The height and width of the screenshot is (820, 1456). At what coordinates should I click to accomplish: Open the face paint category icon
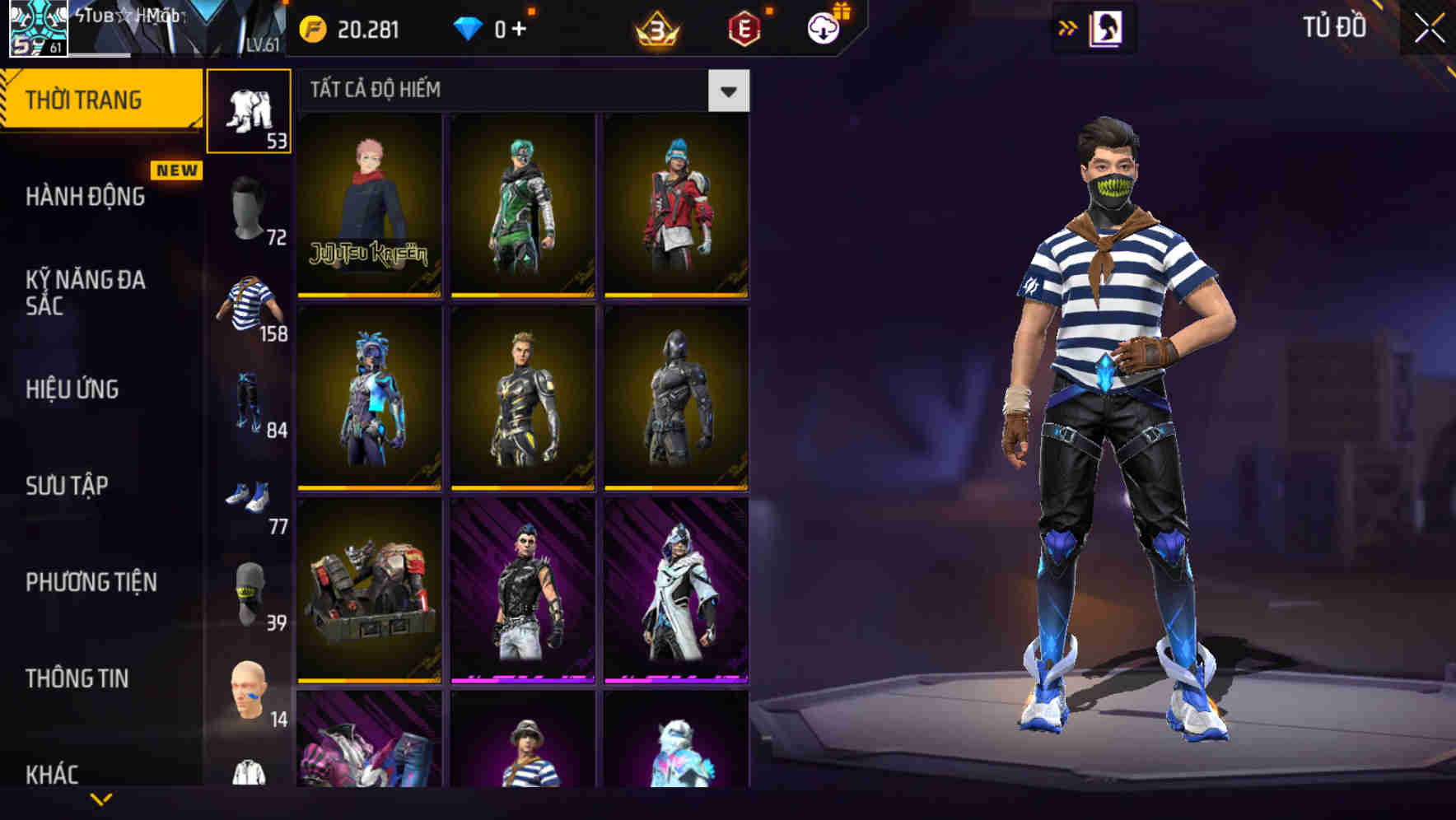click(x=247, y=692)
